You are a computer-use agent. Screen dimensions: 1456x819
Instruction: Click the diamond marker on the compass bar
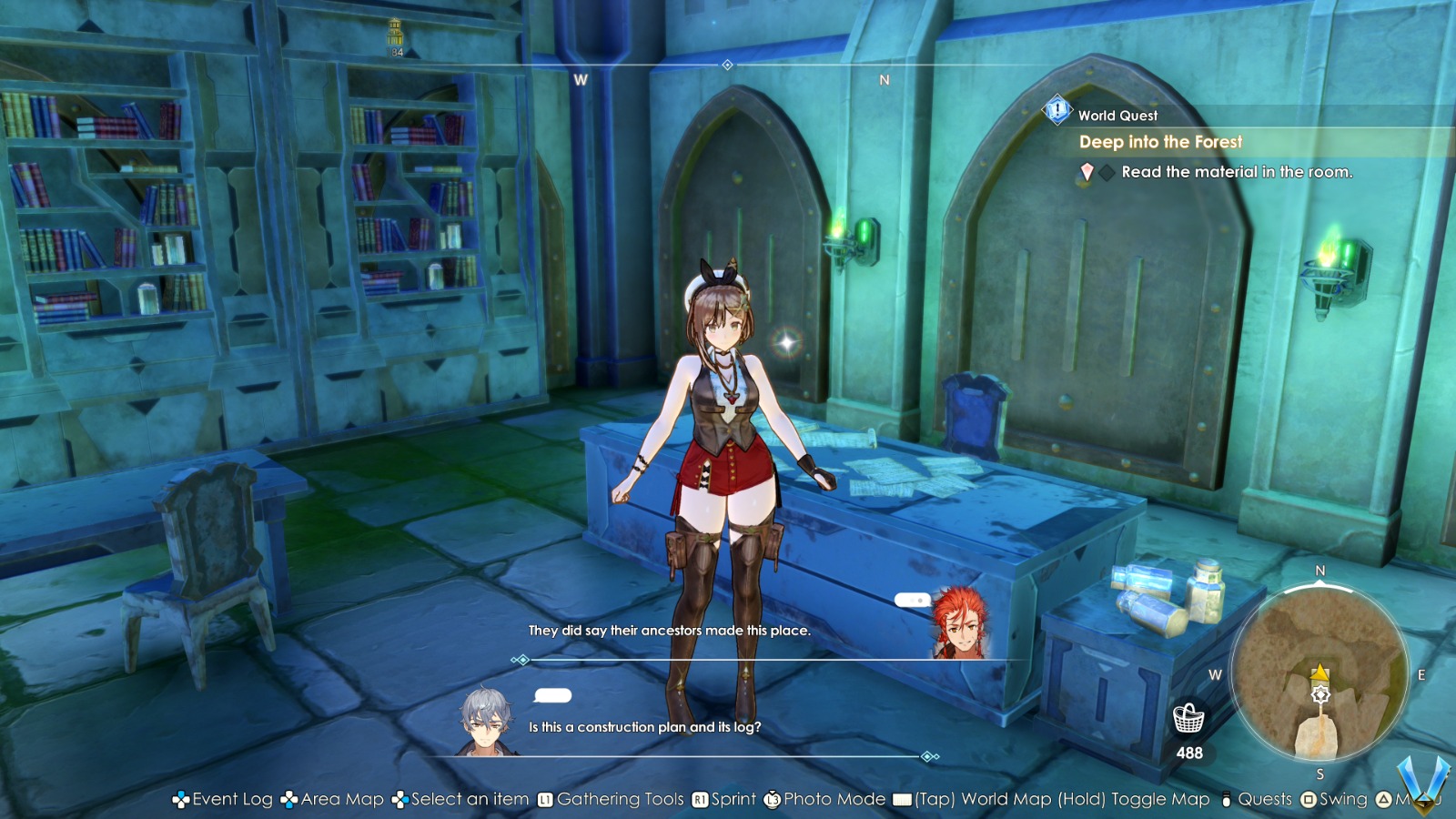coord(726,65)
